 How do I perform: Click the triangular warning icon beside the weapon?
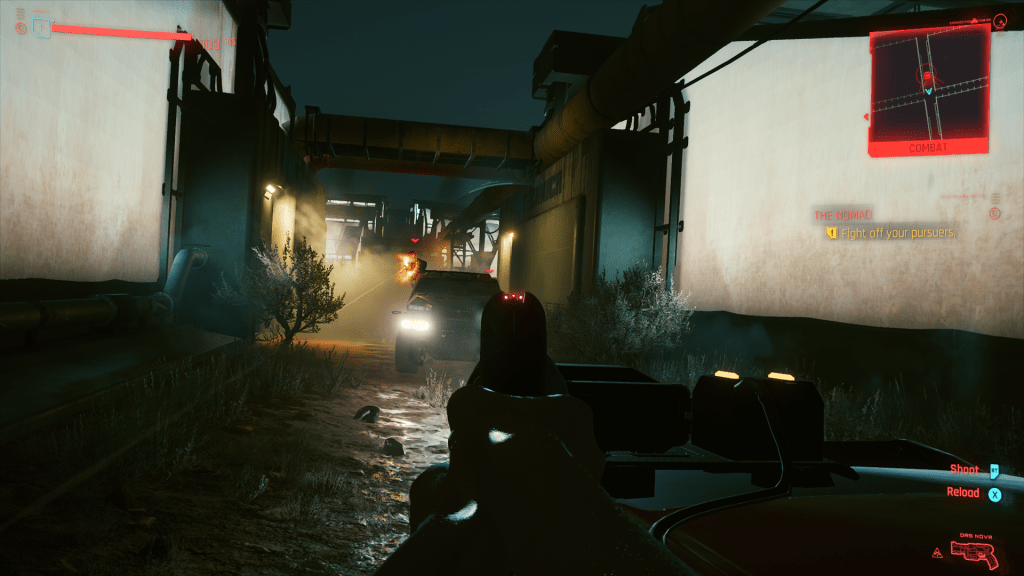937,551
